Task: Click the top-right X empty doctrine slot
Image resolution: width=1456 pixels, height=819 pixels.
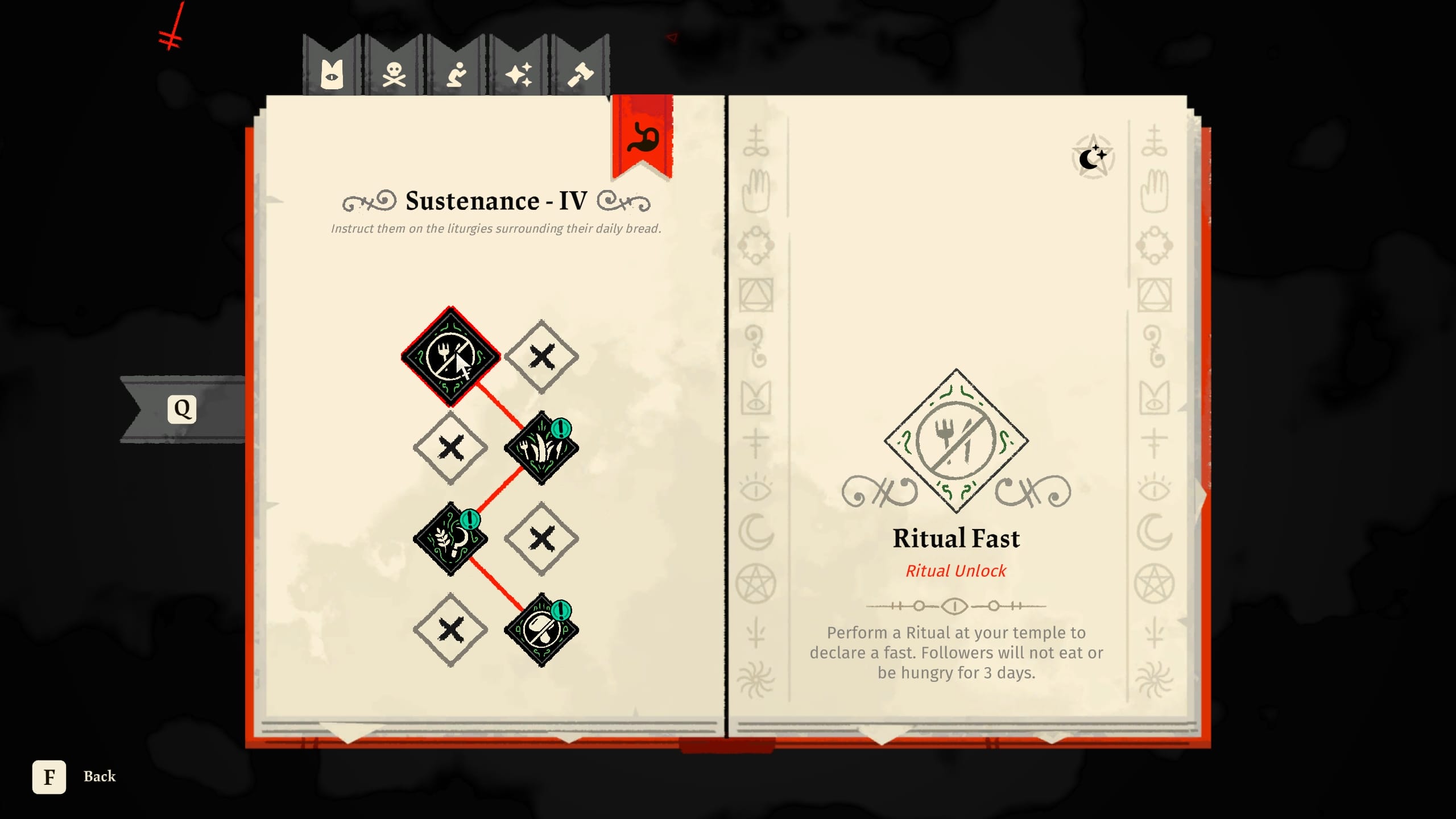Action: pyautogui.click(x=543, y=355)
